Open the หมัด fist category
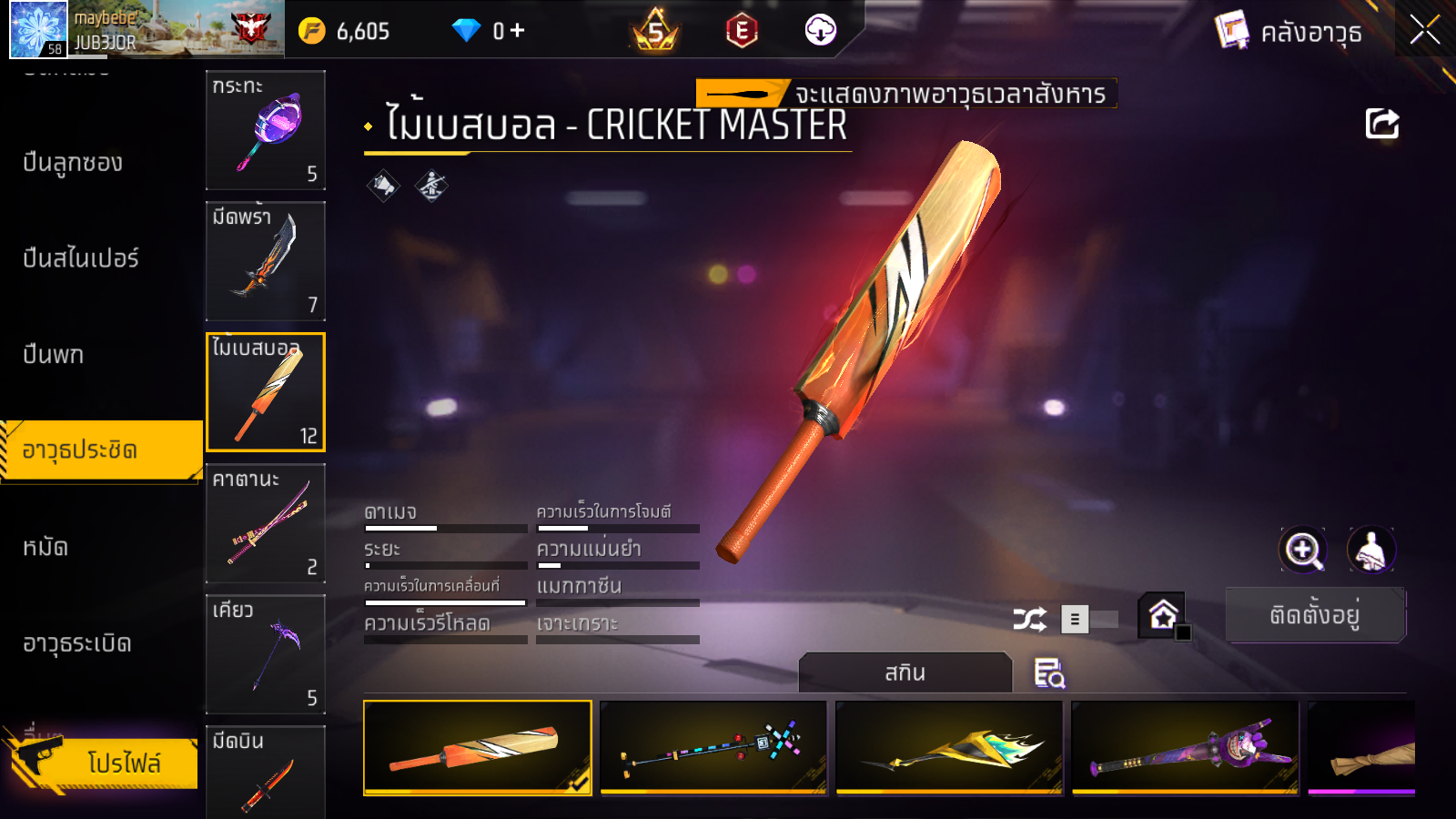 click(x=45, y=547)
